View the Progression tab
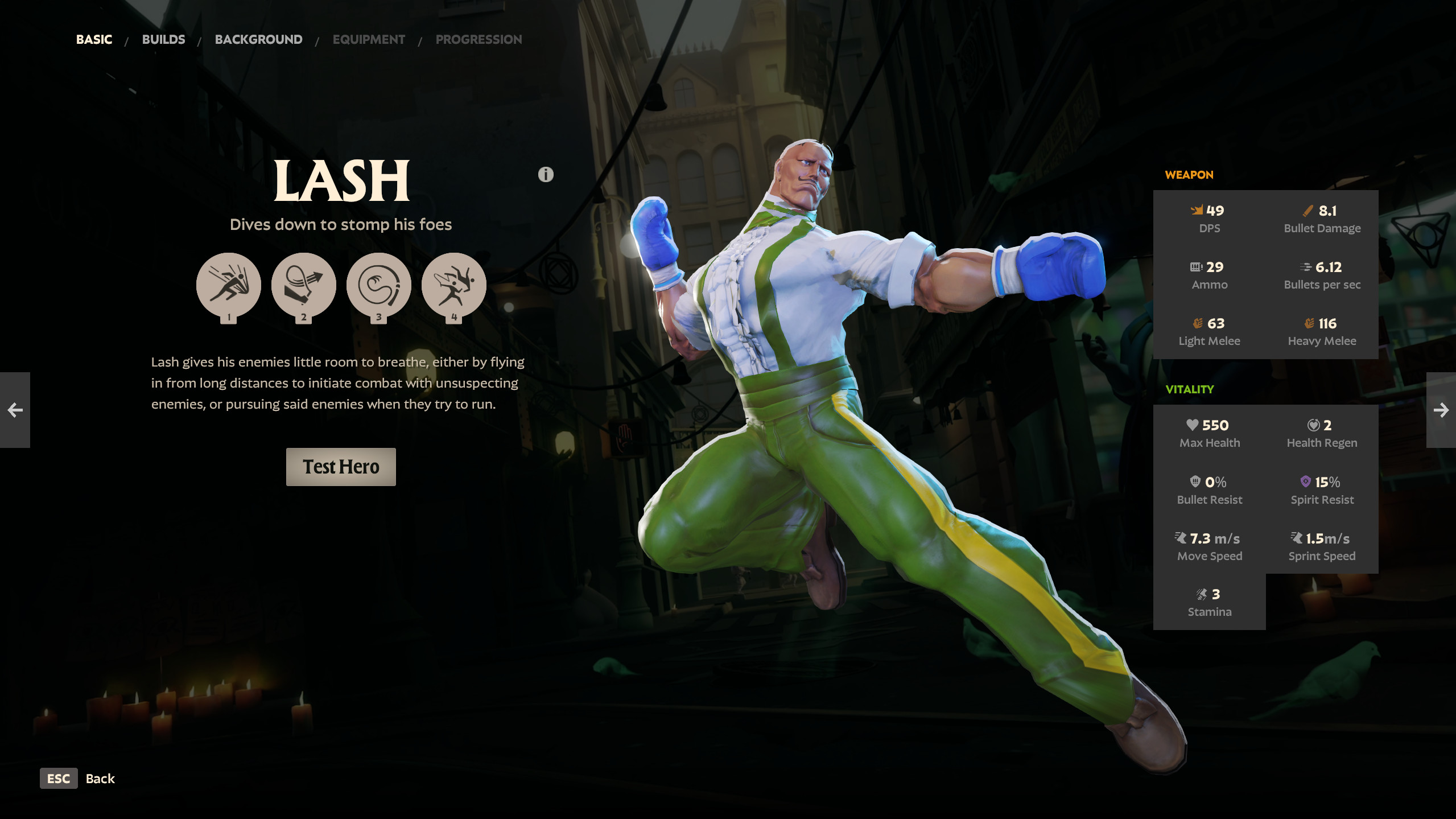 click(479, 39)
